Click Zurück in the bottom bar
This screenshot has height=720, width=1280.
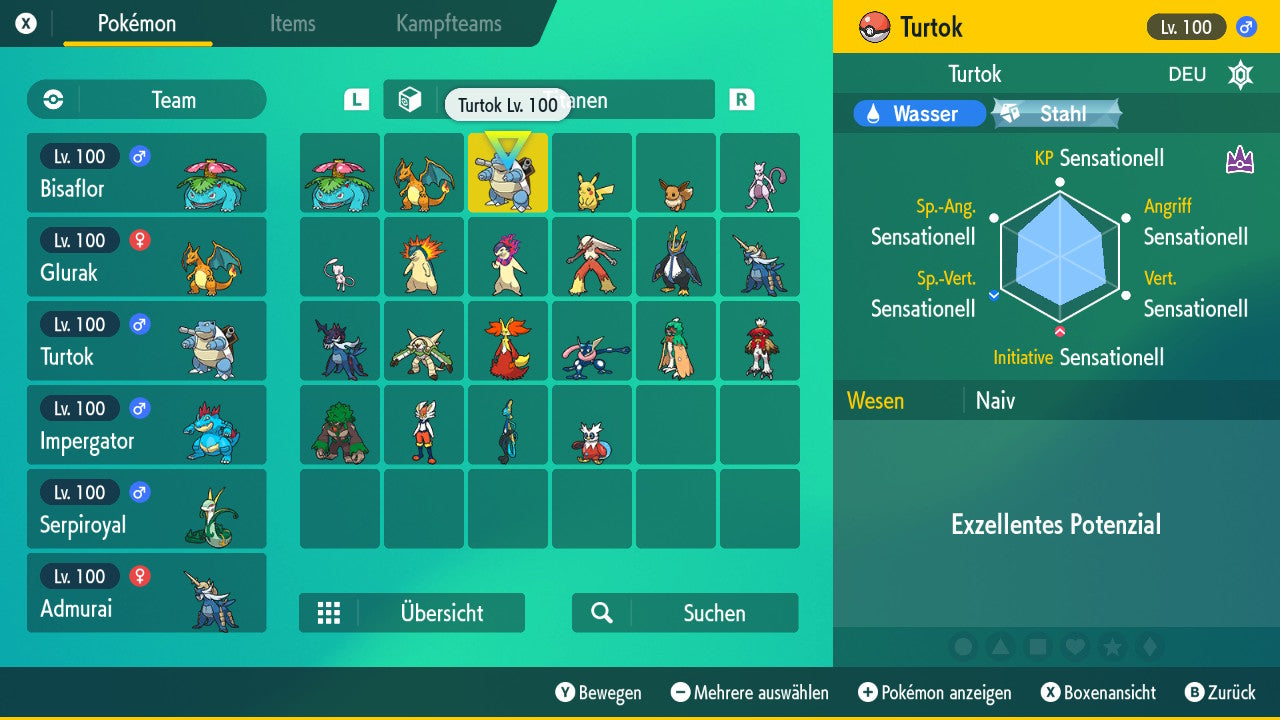tap(1222, 692)
